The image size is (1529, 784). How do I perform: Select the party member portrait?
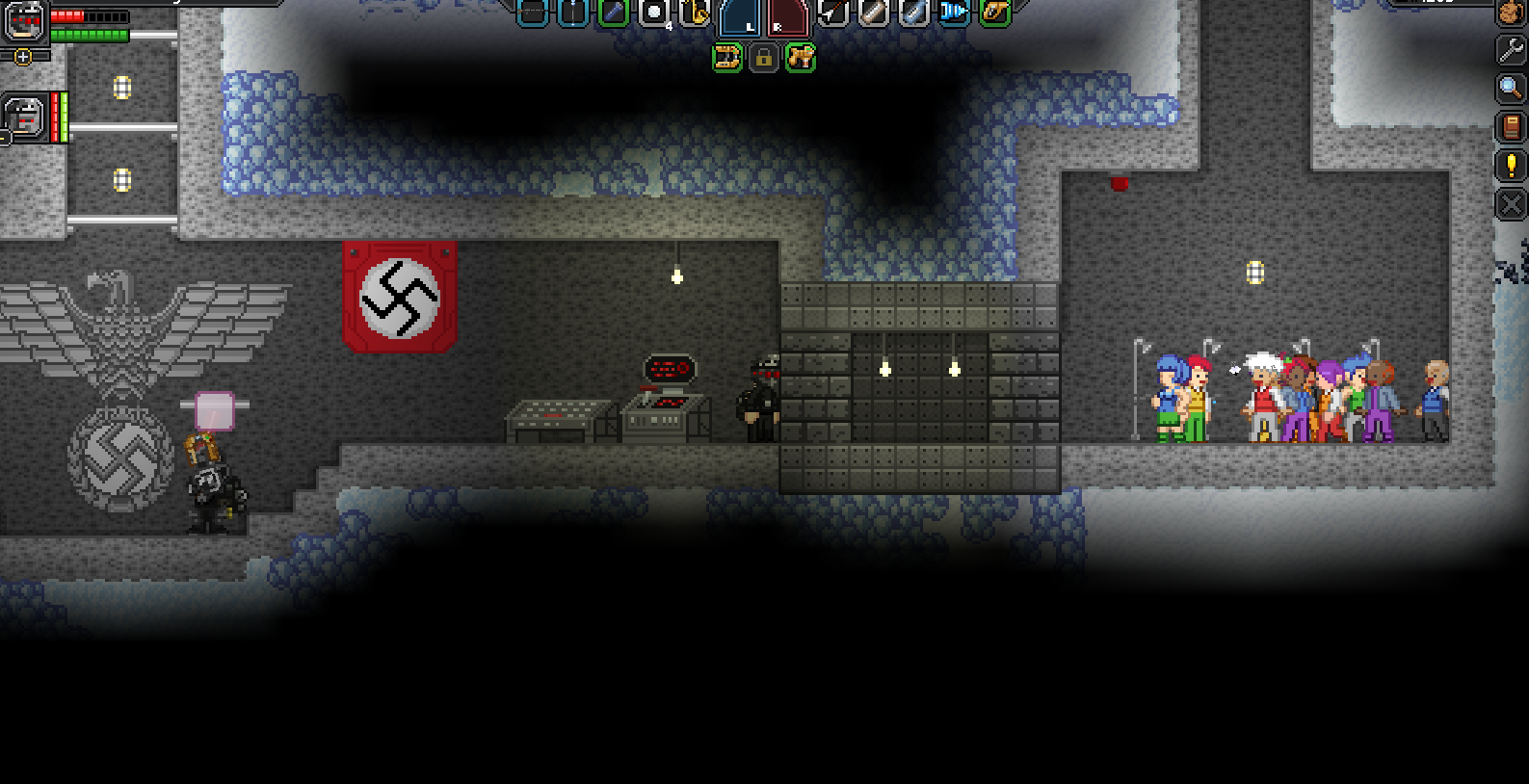pyautogui.click(x=24, y=117)
